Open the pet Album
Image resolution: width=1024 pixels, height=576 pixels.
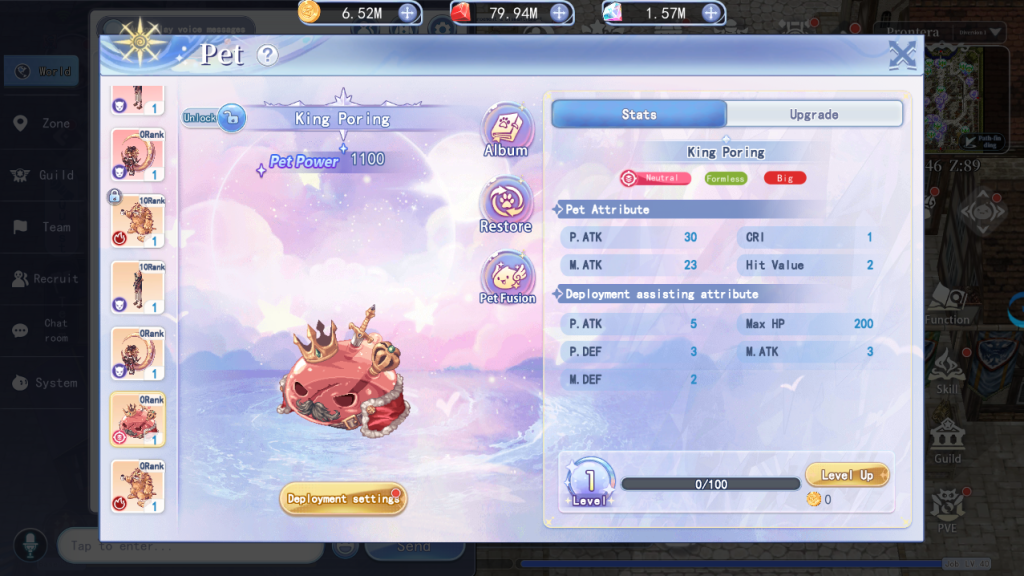click(506, 131)
